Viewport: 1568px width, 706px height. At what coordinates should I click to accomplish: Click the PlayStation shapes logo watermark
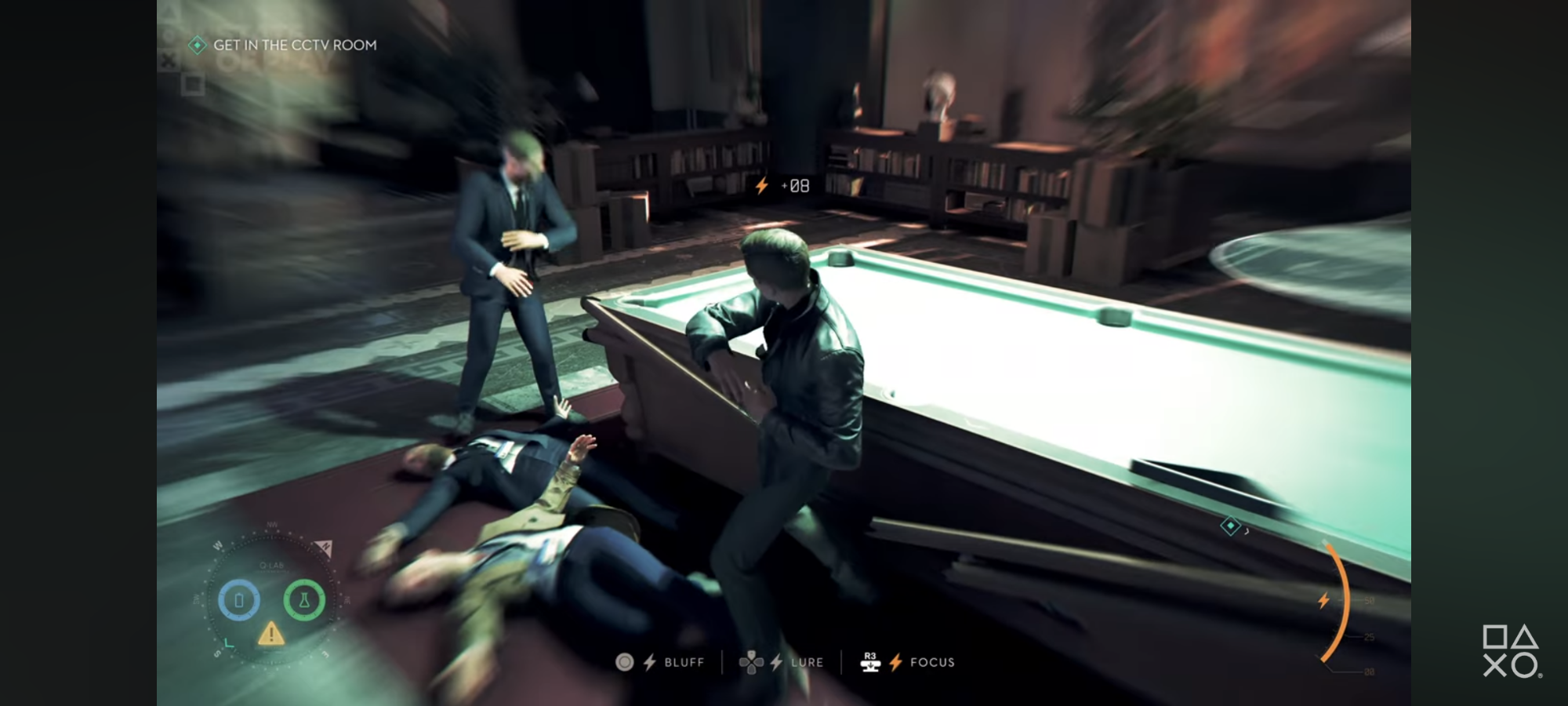point(1511,650)
